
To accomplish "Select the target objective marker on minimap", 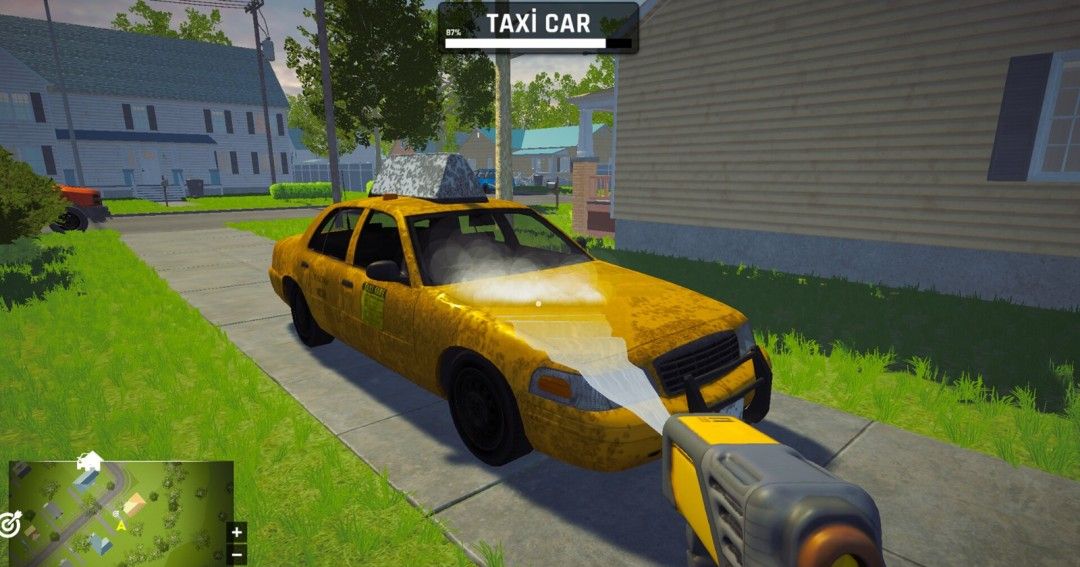I will pos(10,524).
